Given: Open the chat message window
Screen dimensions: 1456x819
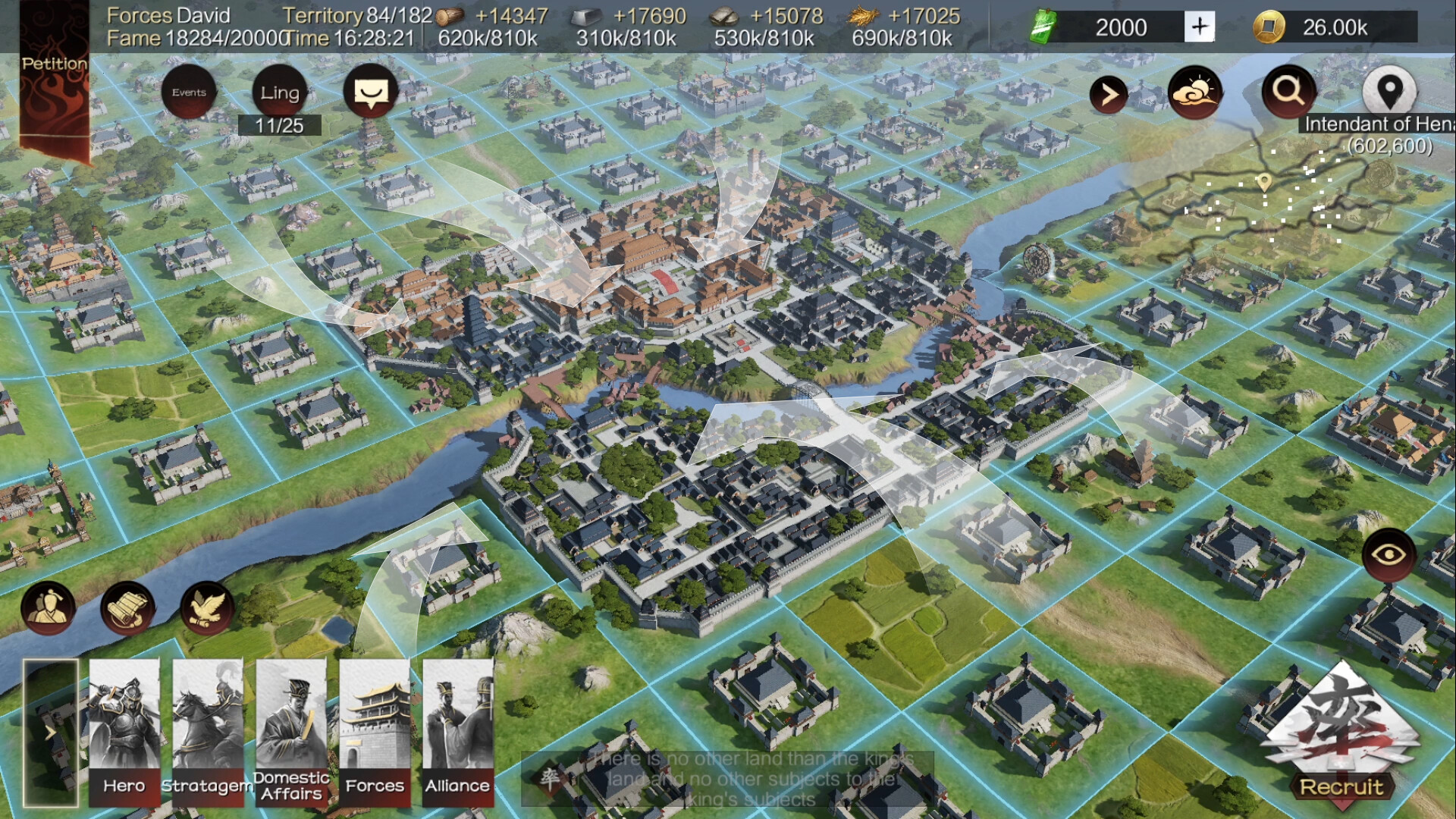Looking at the screenshot, I should point(371,92).
